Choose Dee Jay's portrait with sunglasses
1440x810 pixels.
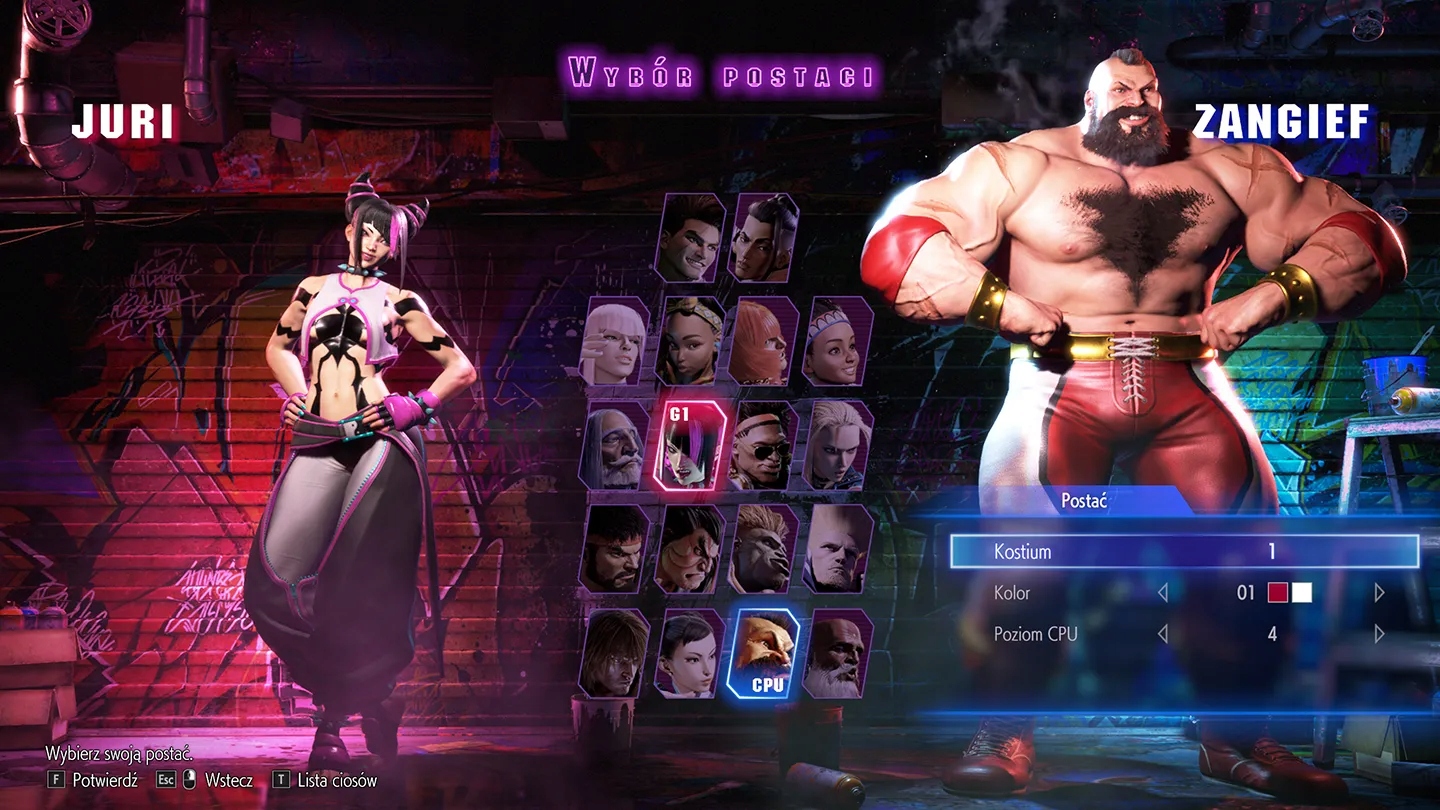765,445
